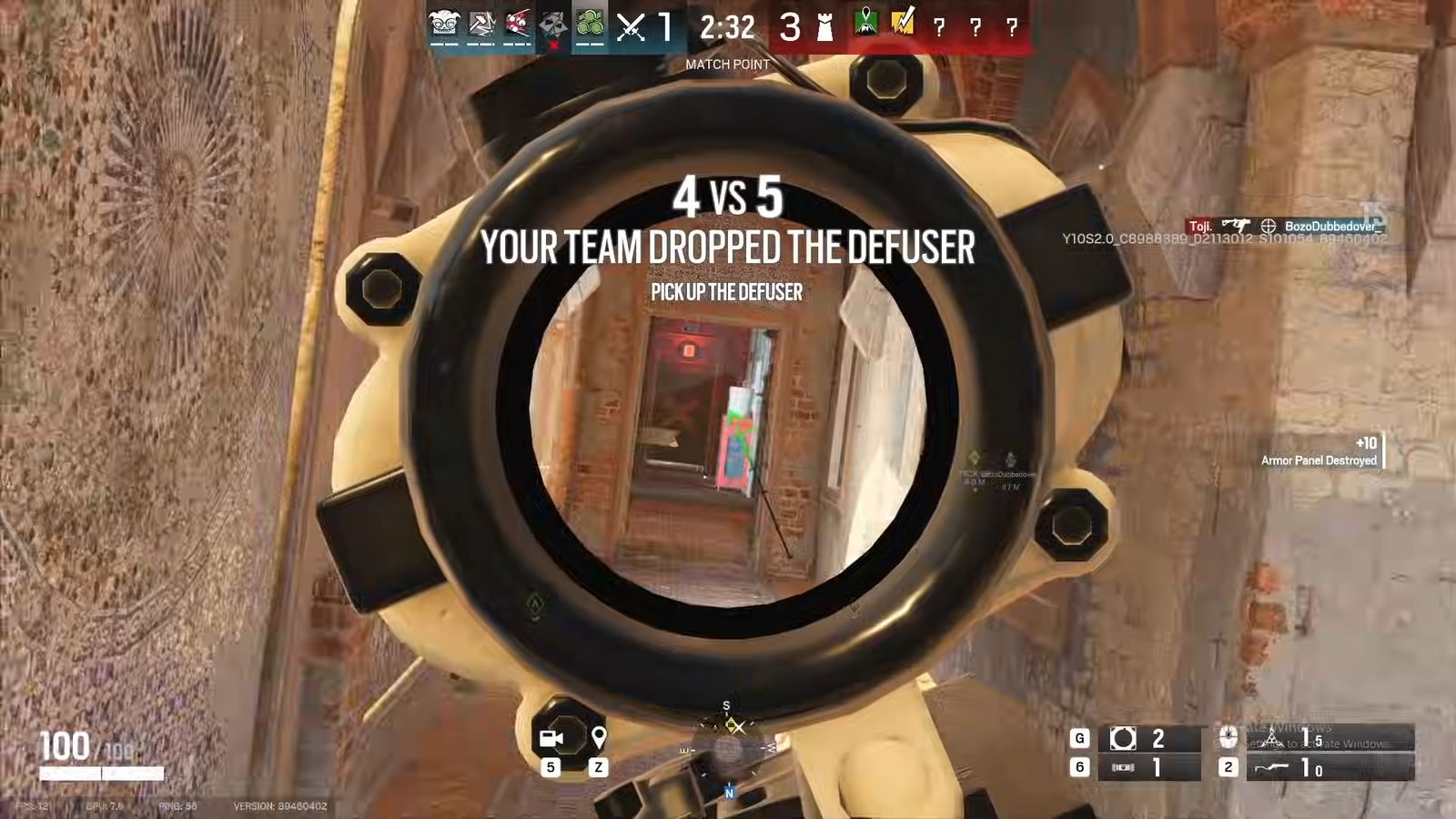Click the eliminated teammate's card operator icon

point(554,25)
